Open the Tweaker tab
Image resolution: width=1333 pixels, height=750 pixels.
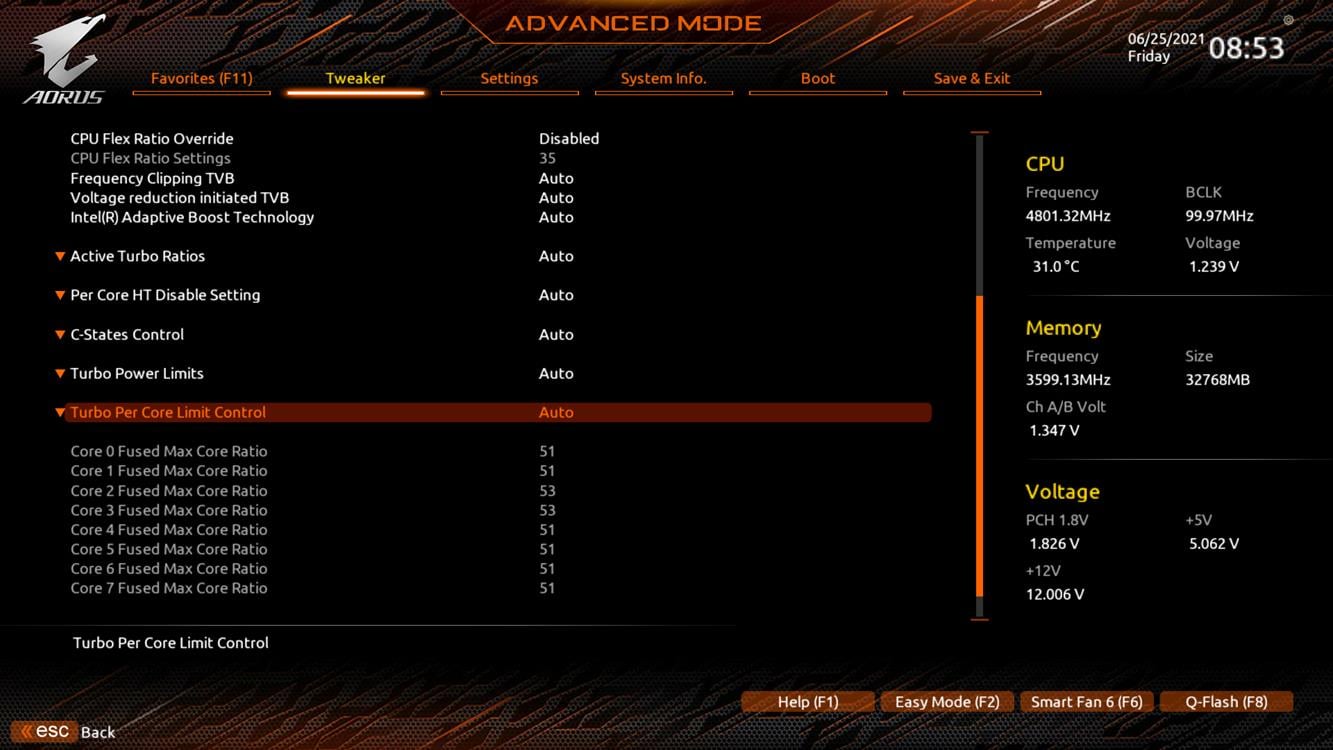355,78
